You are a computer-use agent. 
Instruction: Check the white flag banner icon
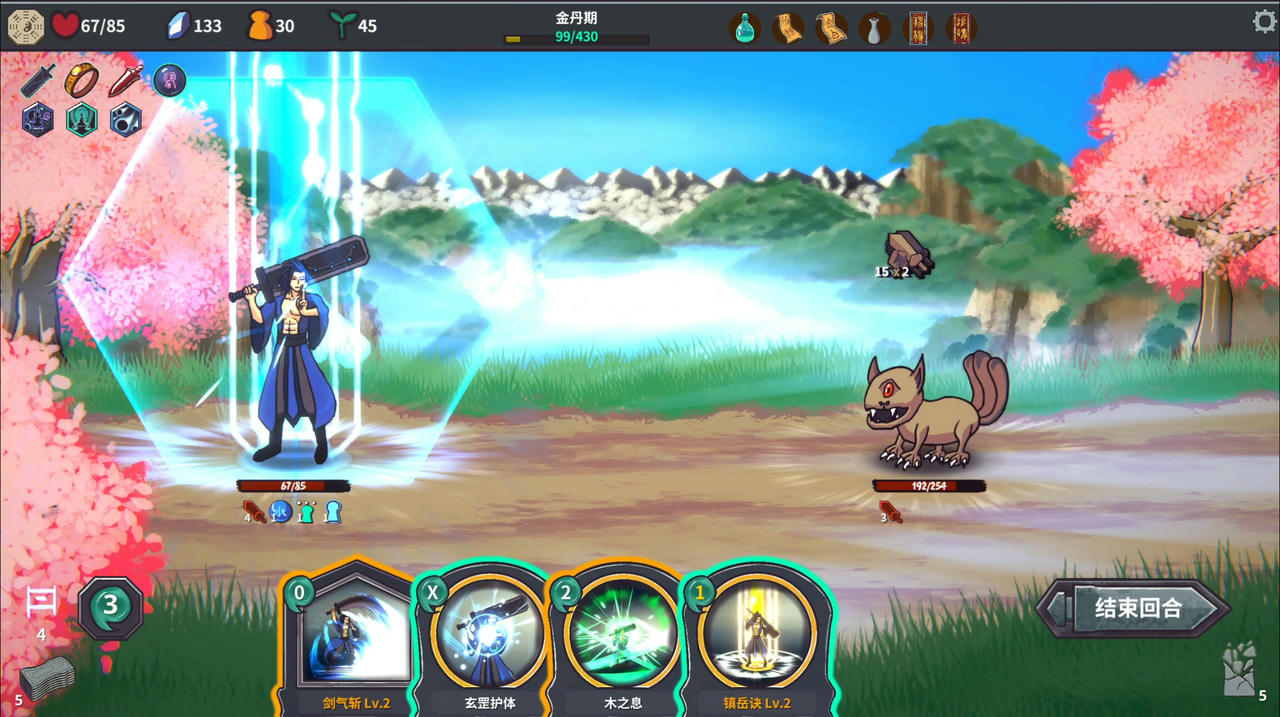coord(41,602)
